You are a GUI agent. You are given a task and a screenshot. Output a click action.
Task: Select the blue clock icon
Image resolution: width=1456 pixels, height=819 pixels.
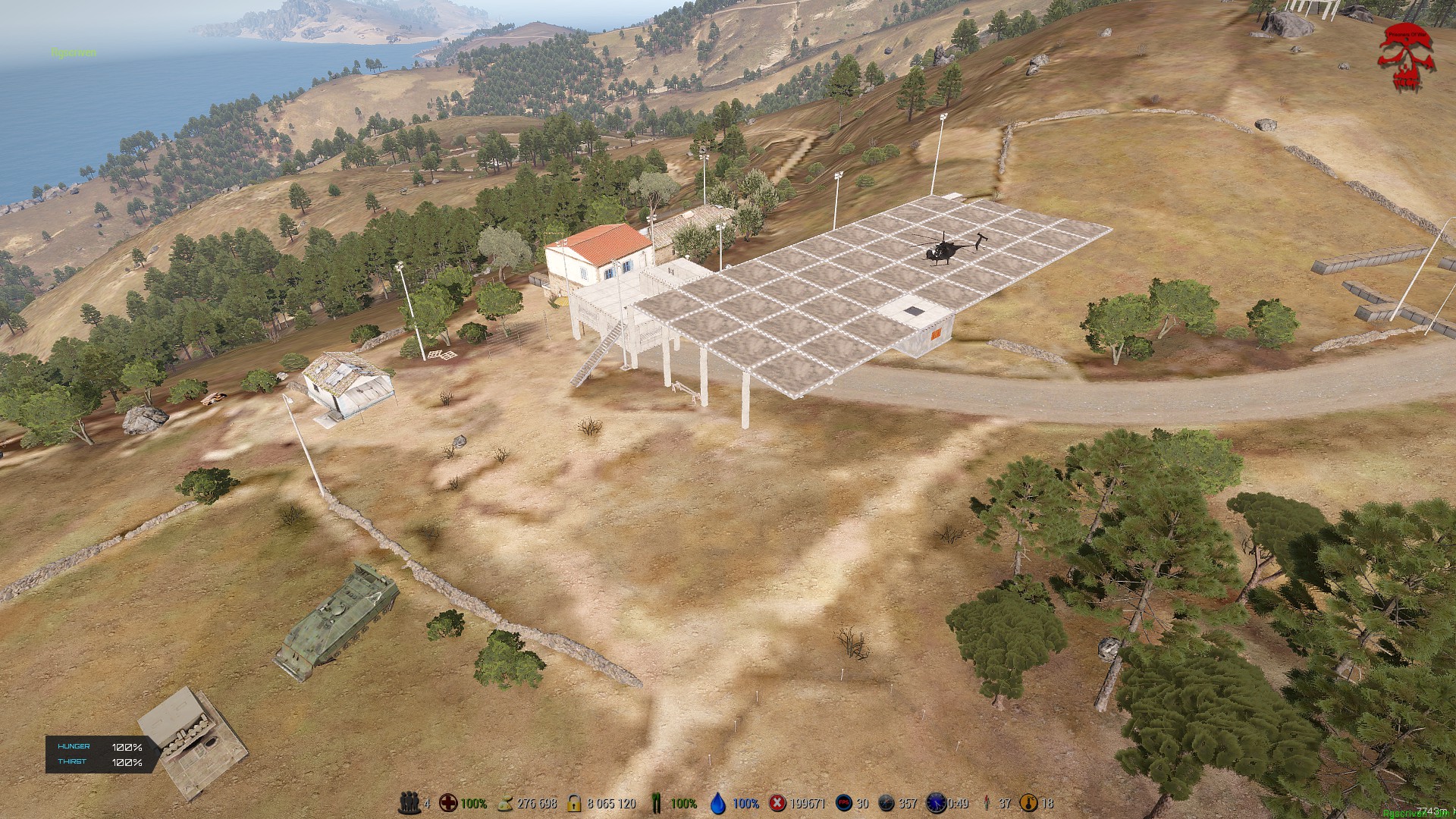(936, 803)
